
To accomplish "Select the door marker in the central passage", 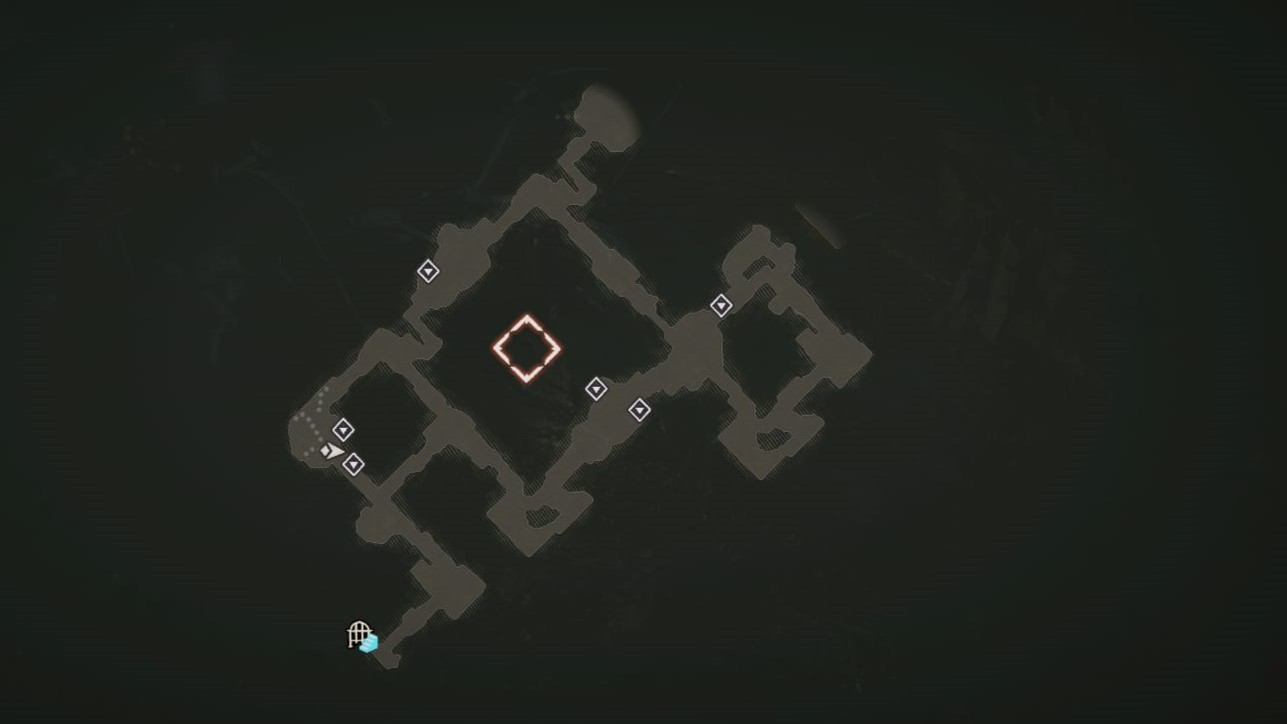I will coord(597,387).
